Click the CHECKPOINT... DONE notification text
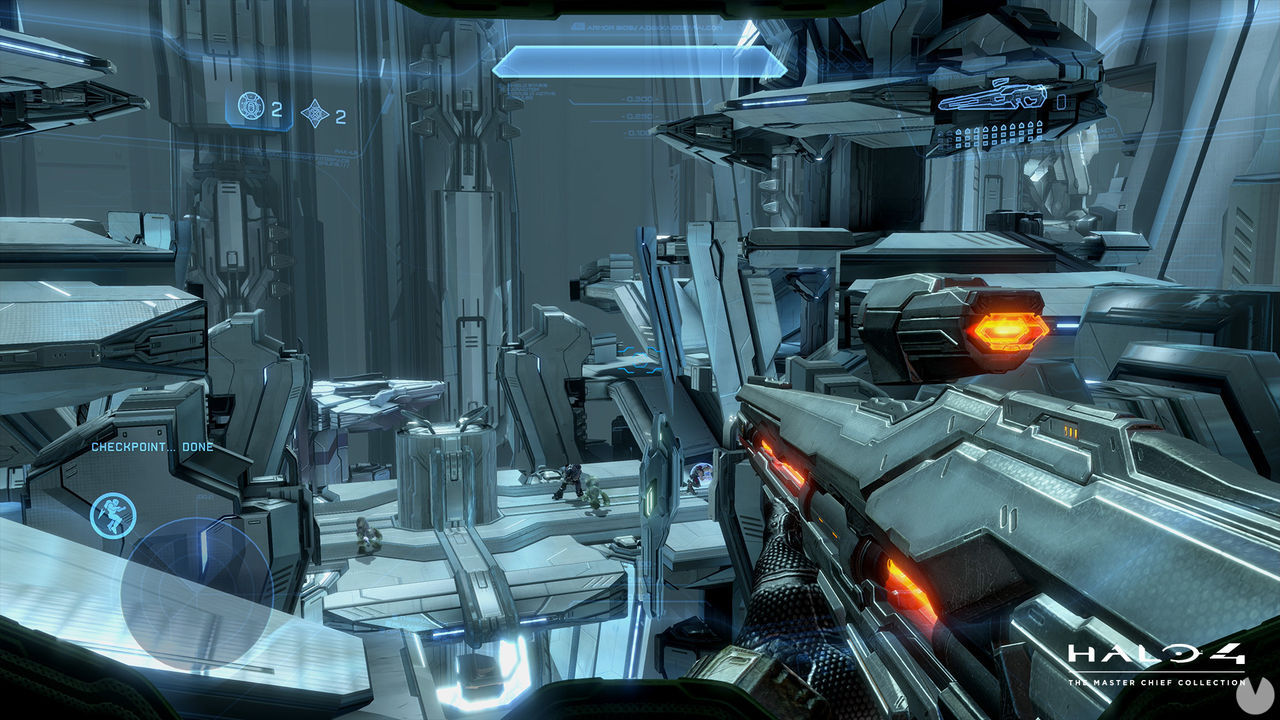The image size is (1280, 720). [152, 447]
